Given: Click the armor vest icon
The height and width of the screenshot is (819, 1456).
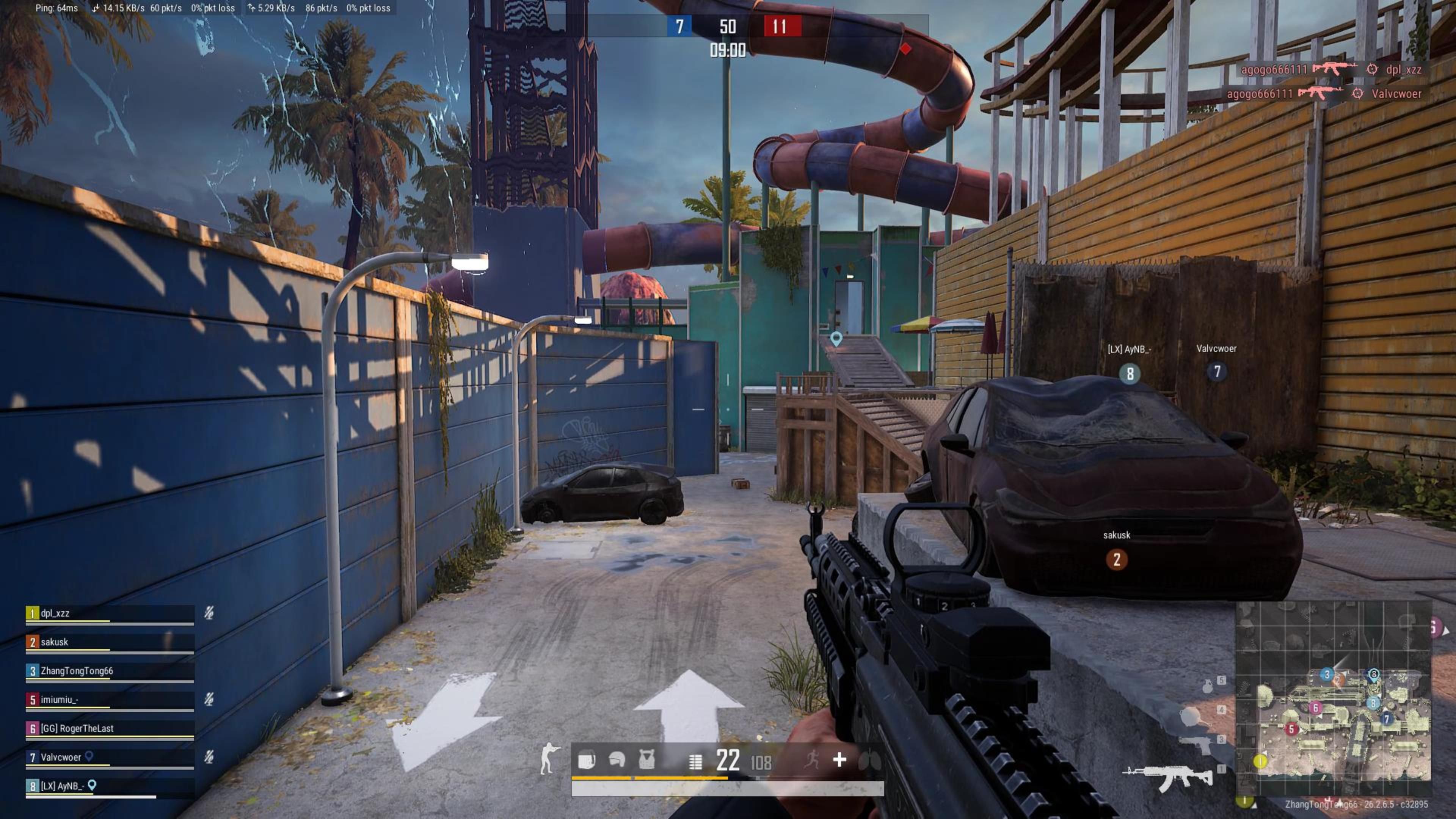Looking at the screenshot, I should tap(646, 759).
